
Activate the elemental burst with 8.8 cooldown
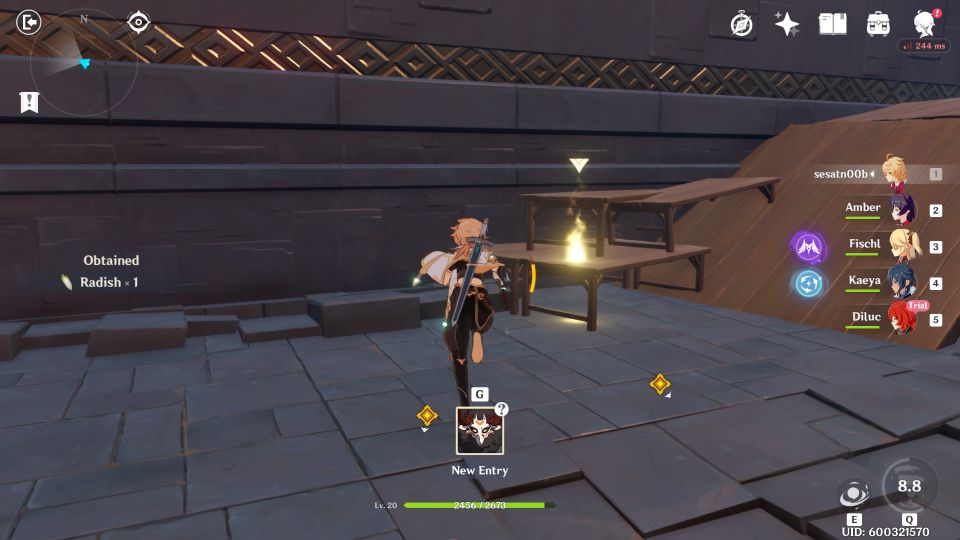(x=908, y=487)
